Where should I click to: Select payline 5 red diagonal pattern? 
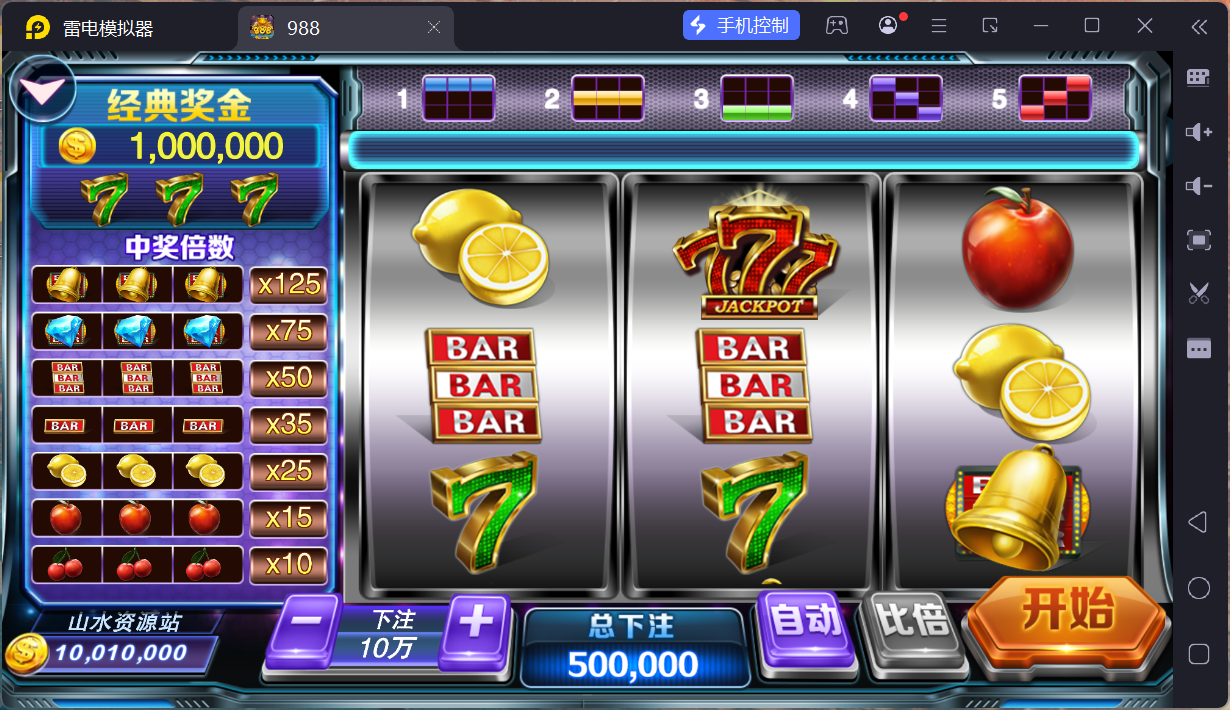pos(1054,98)
